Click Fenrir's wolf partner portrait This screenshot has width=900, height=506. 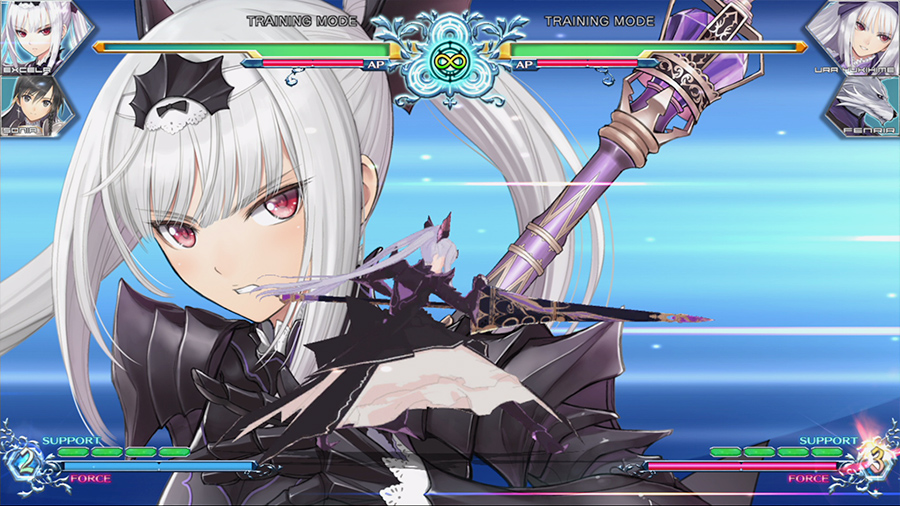pyautogui.click(x=862, y=103)
